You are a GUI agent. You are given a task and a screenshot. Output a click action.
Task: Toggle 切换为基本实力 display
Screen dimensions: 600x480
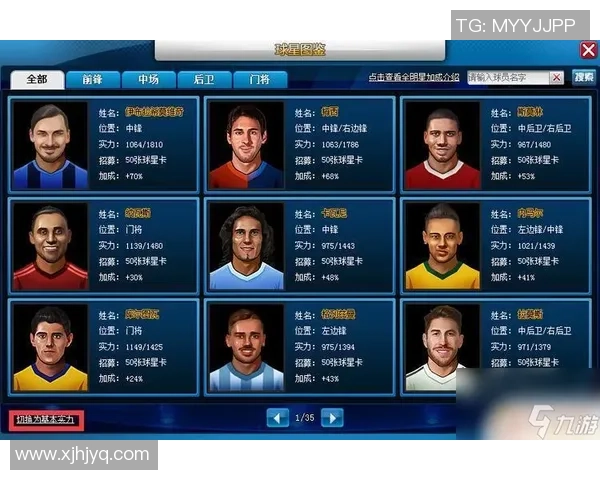tap(45, 418)
